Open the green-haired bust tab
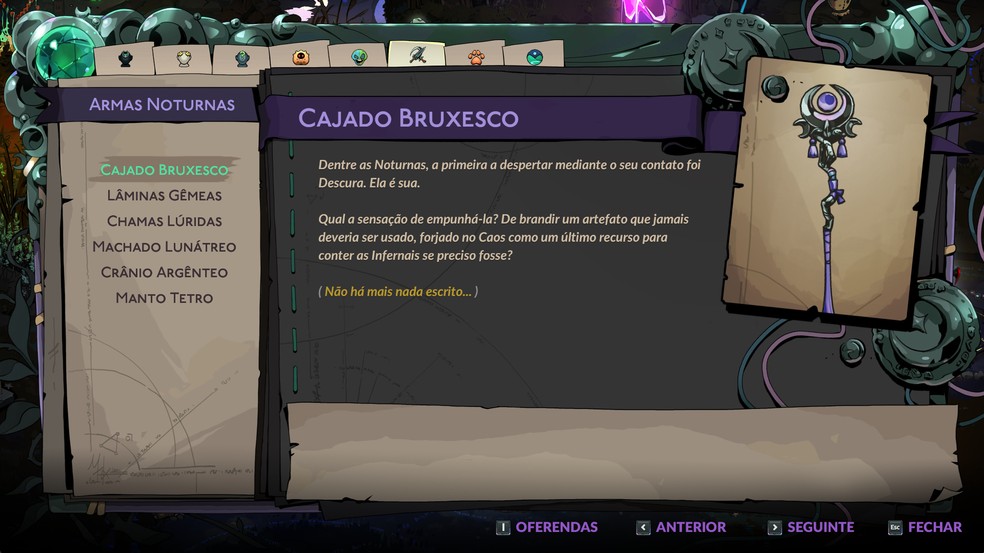Viewport: 984px width, 553px height. [242, 58]
